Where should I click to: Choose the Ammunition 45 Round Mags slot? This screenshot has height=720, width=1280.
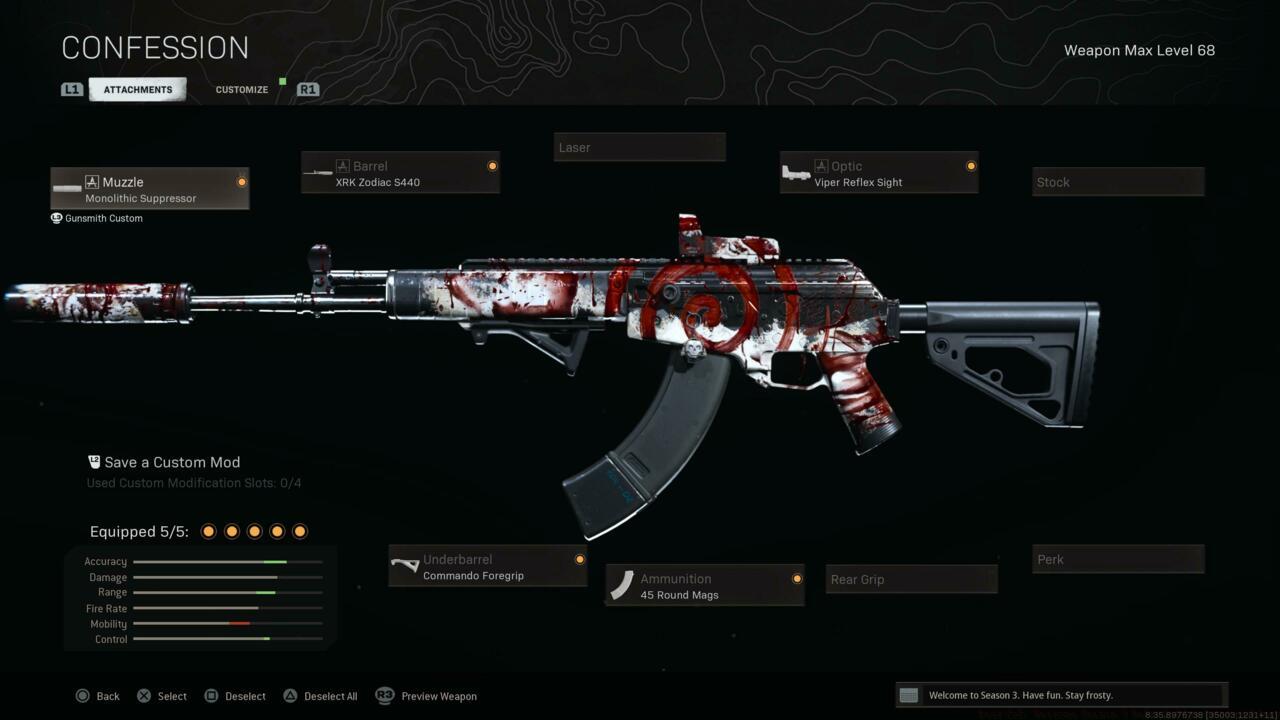click(x=704, y=586)
